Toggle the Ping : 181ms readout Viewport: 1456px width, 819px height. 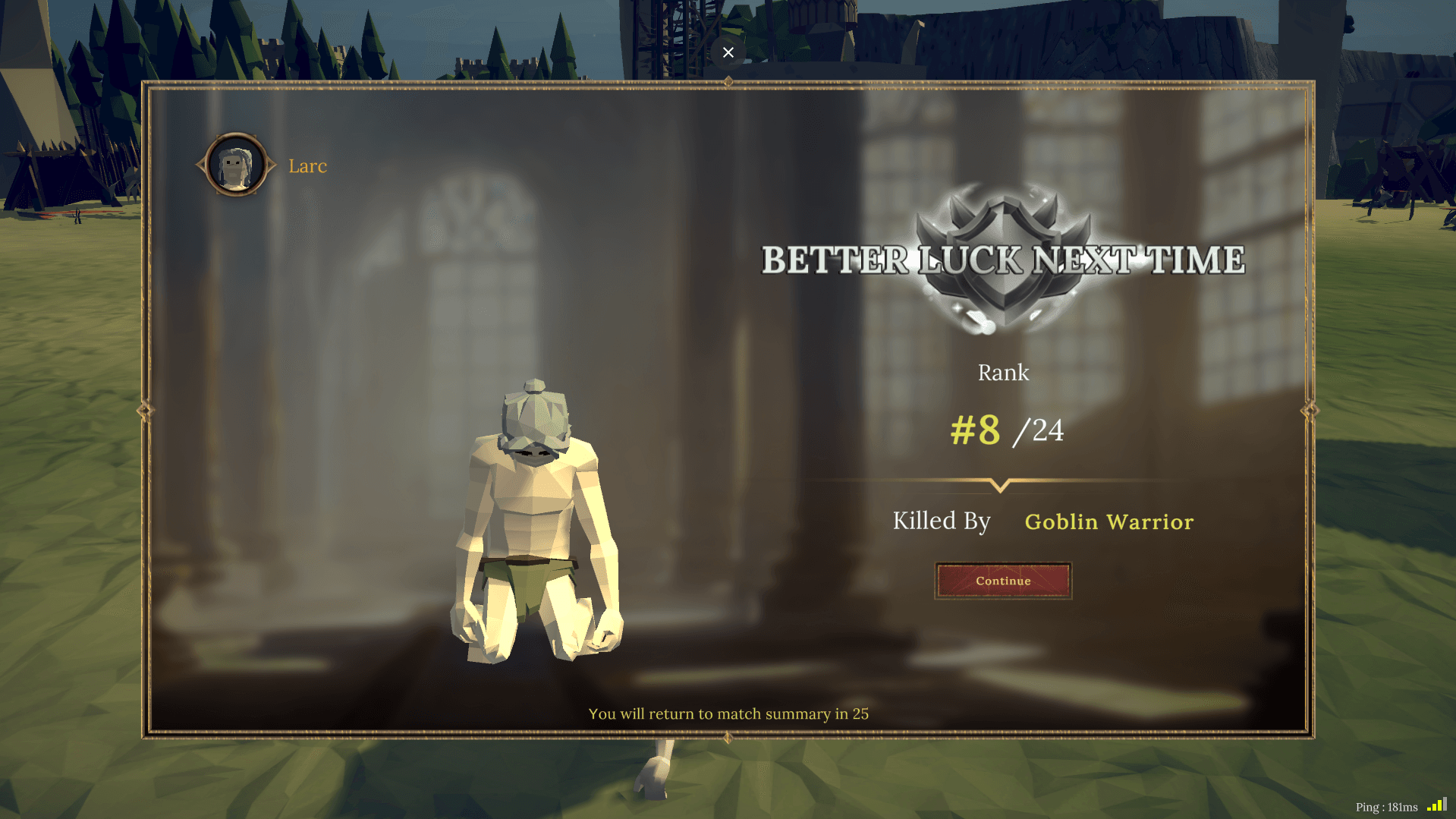pos(1388,807)
